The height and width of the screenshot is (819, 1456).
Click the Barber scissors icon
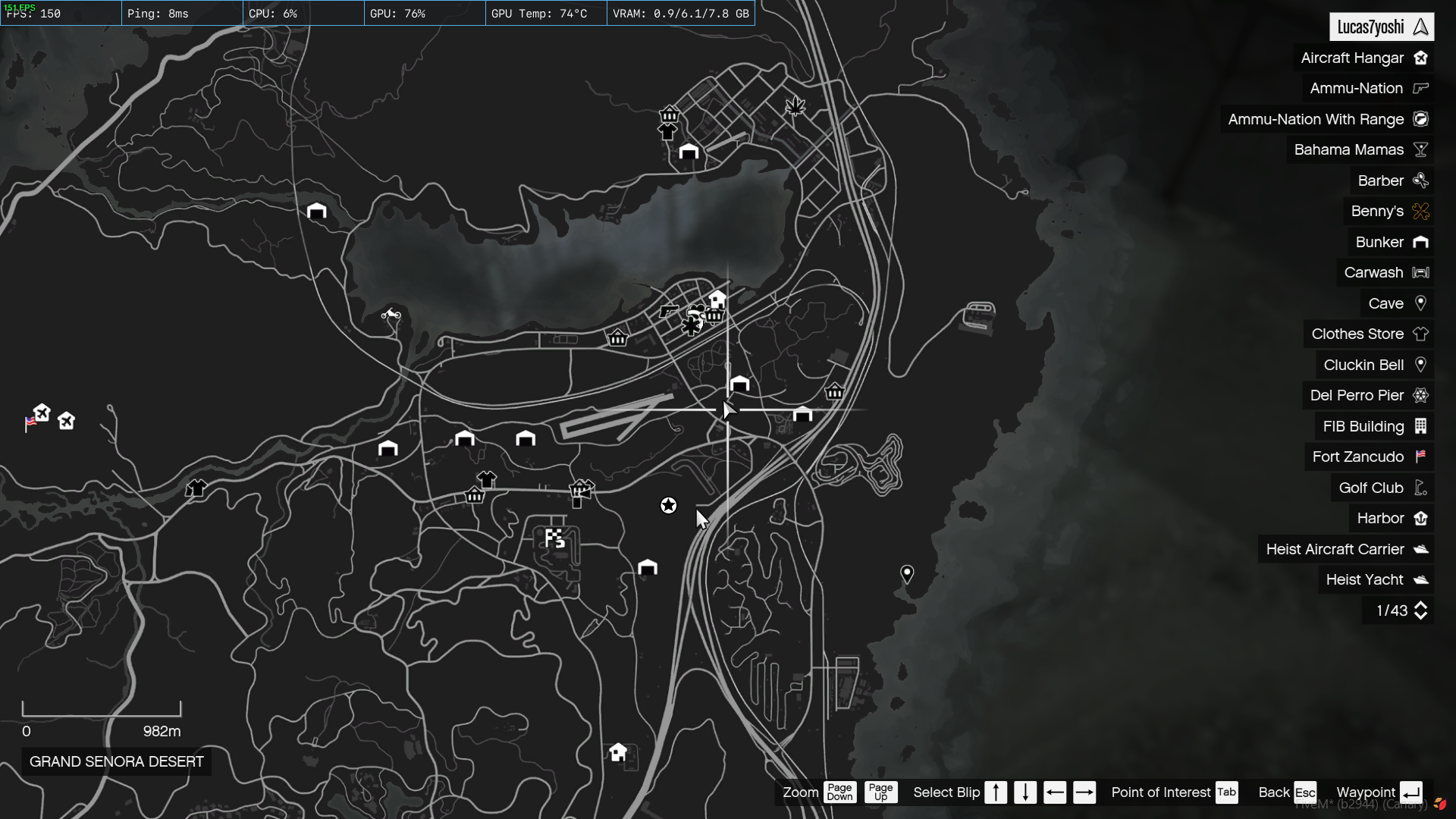(x=1420, y=180)
